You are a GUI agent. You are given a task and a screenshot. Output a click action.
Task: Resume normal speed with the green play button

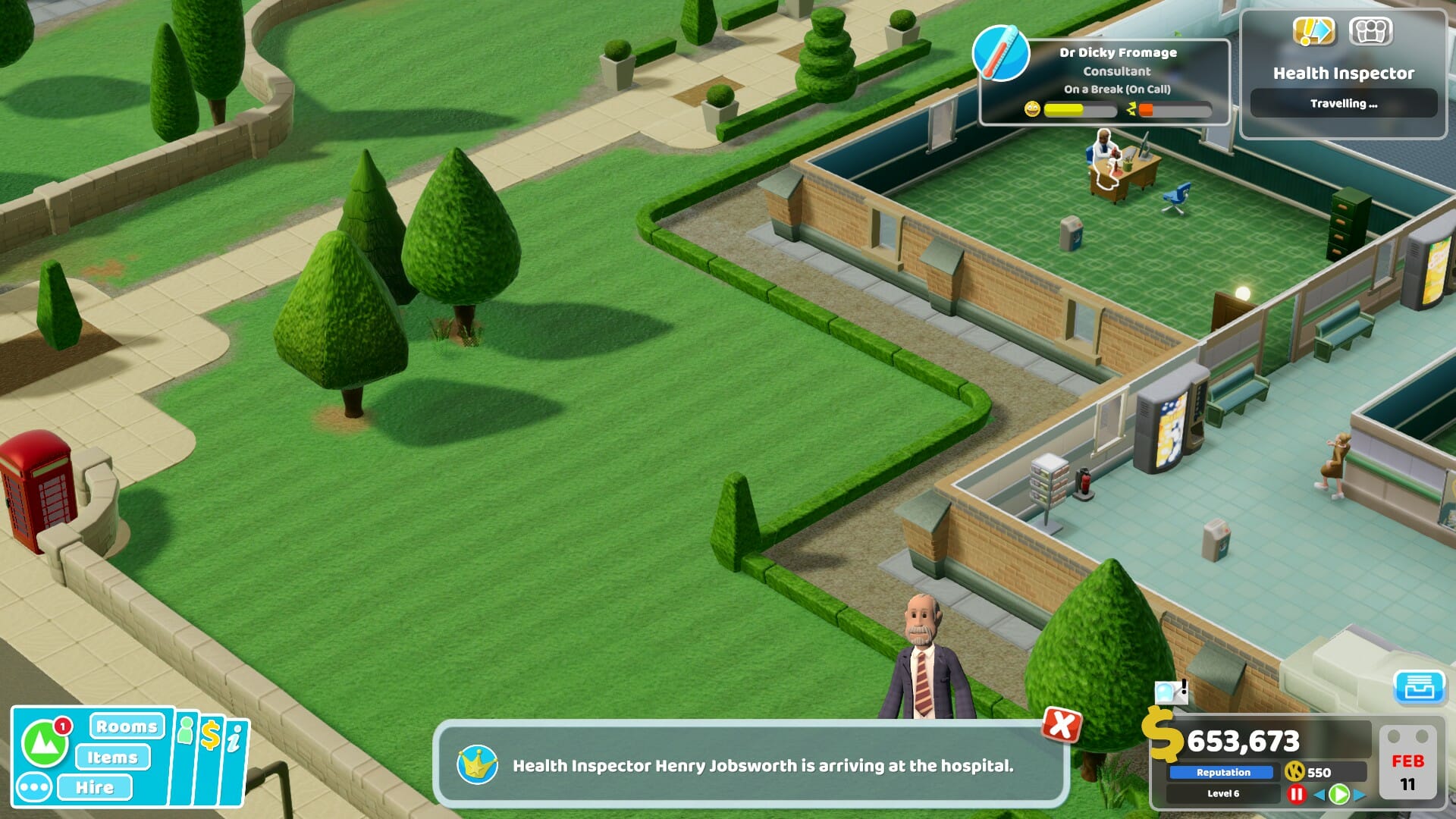tap(1338, 795)
